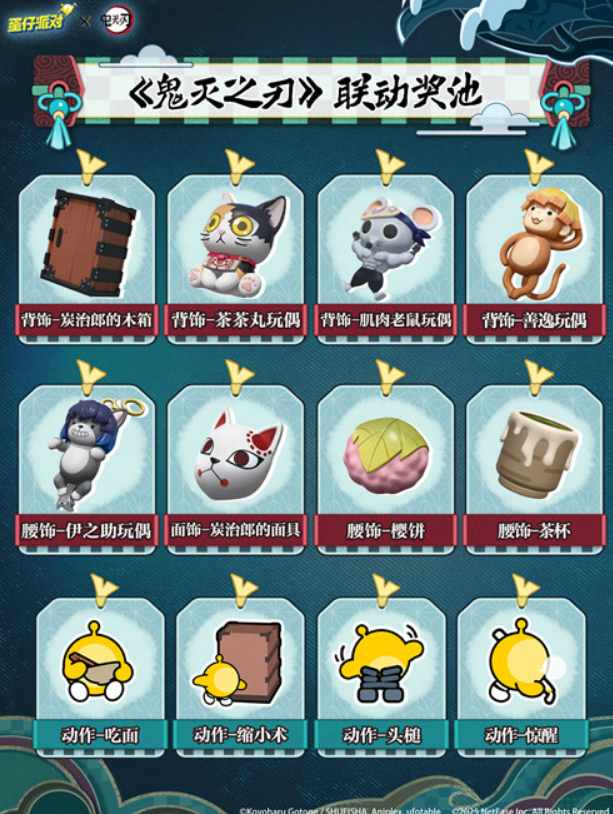View the 炭治郎的面具 fox mask card
The image size is (613, 814).
[x=237, y=455]
